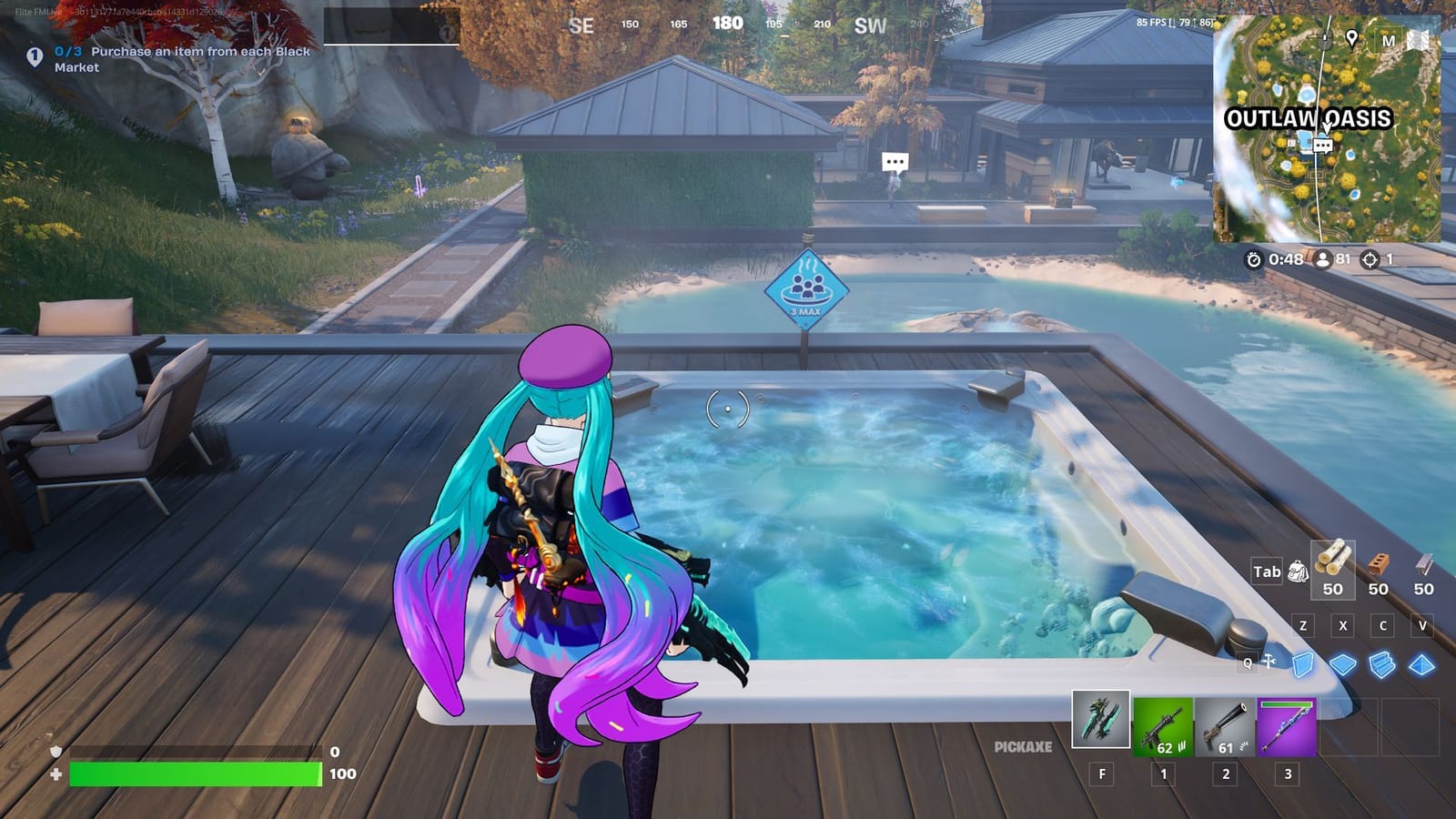Click the stopwatch timer icon below the minimap
Screen dimensions: 1456x819
click(1256, 260)
